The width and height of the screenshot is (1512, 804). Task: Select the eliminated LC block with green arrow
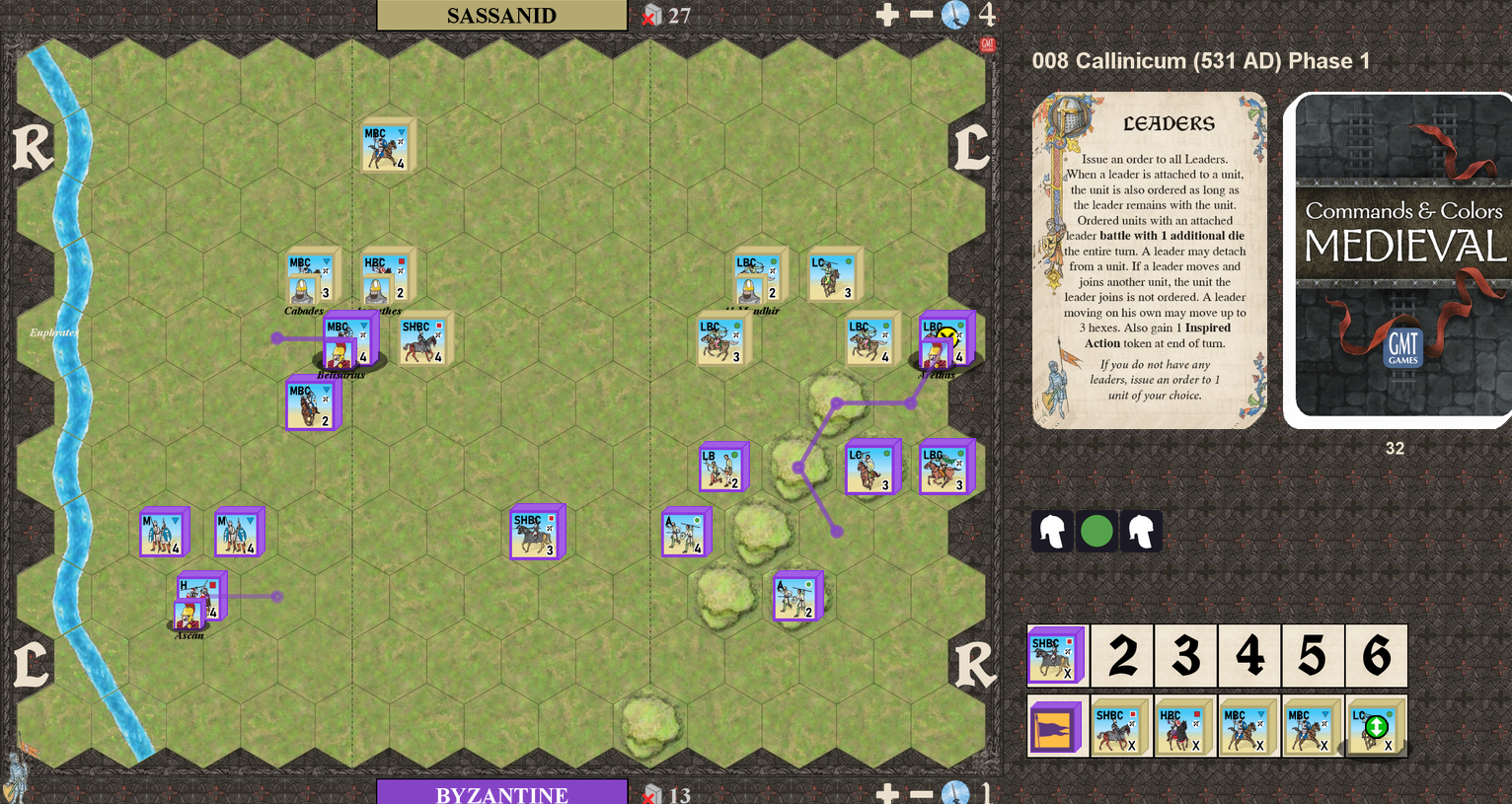pos(1375,727)
